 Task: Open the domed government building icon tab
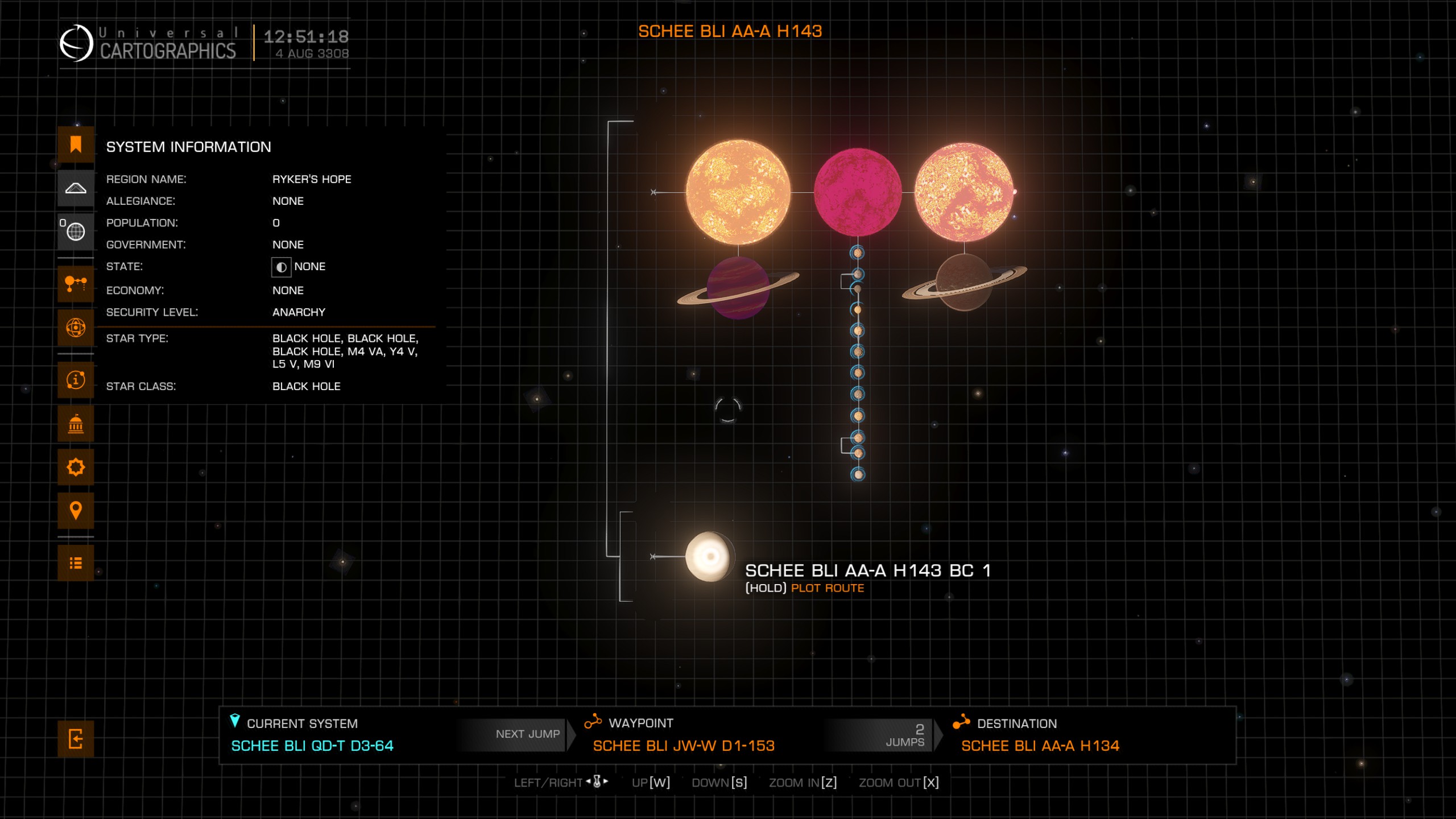(x=76, y=424)
